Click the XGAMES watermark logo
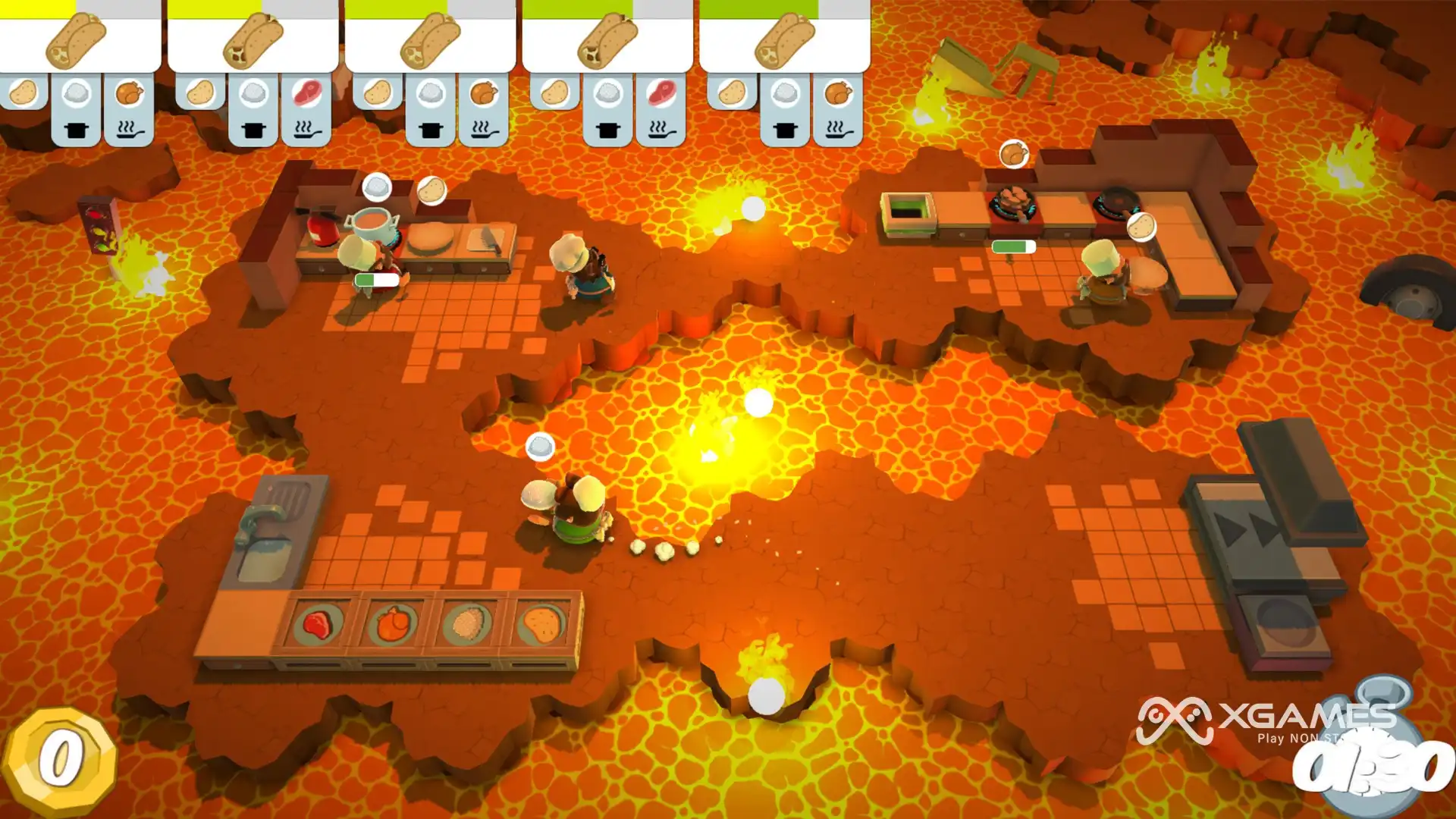The image size is (1456, 819). click(x=1265, y=720)
